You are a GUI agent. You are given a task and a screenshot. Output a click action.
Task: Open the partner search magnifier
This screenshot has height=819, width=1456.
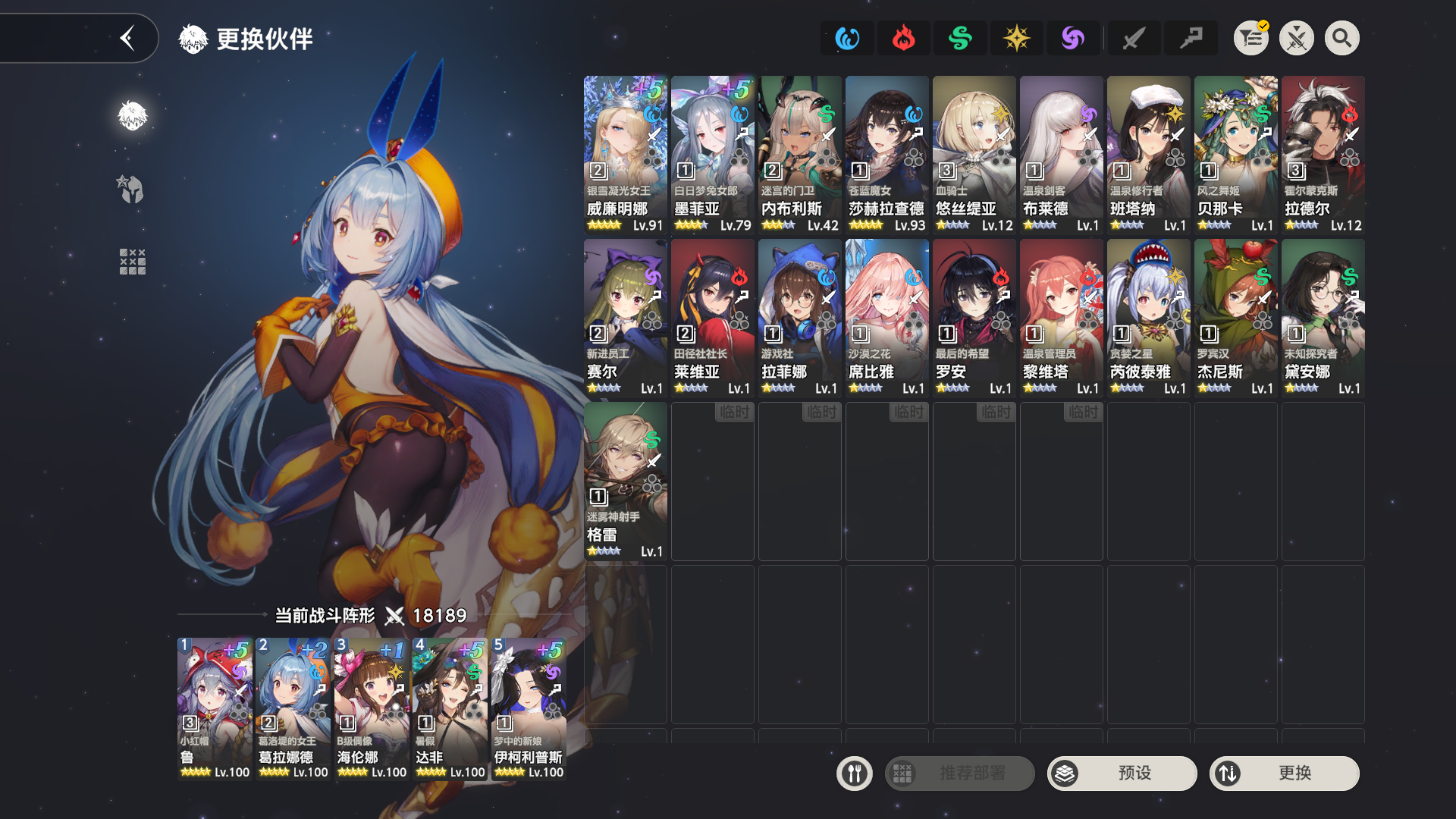[x=1341, y=38]
